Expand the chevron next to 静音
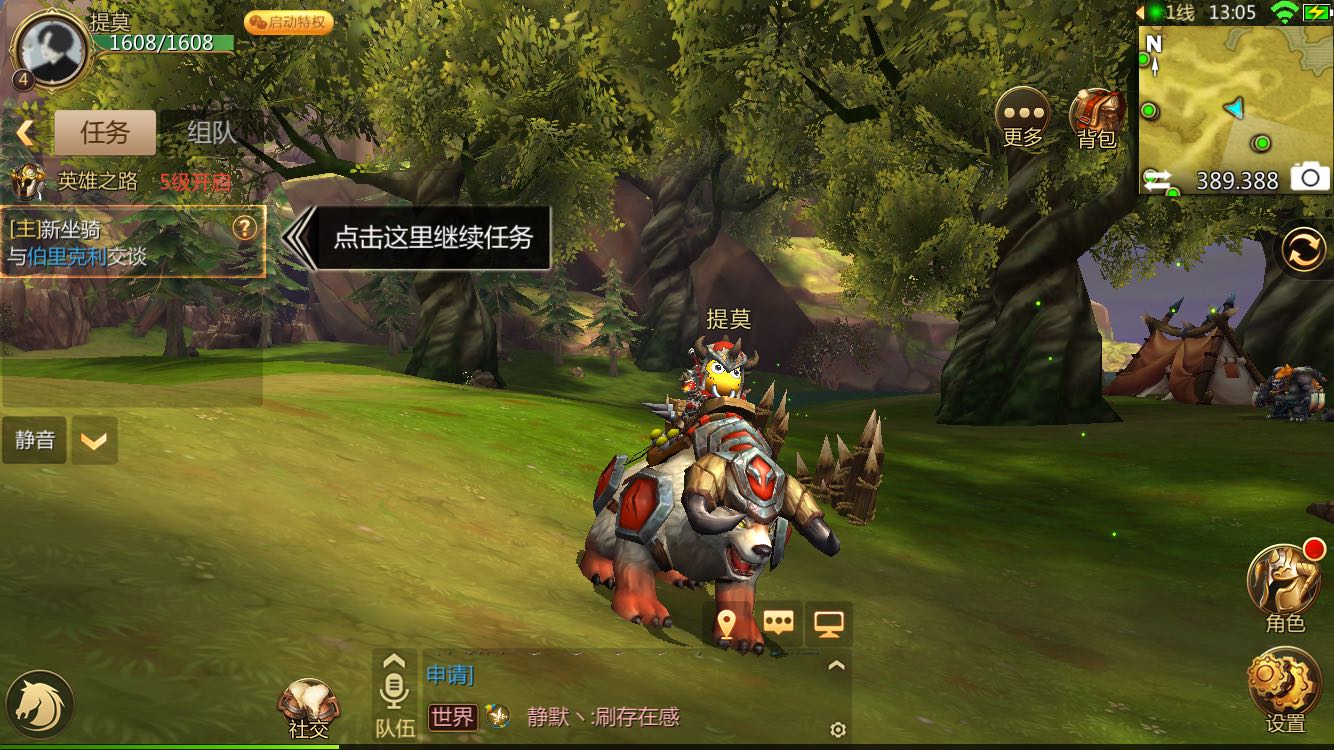Screen dimensions: 1334x750 pyautogui.click(x=95, y=440)
